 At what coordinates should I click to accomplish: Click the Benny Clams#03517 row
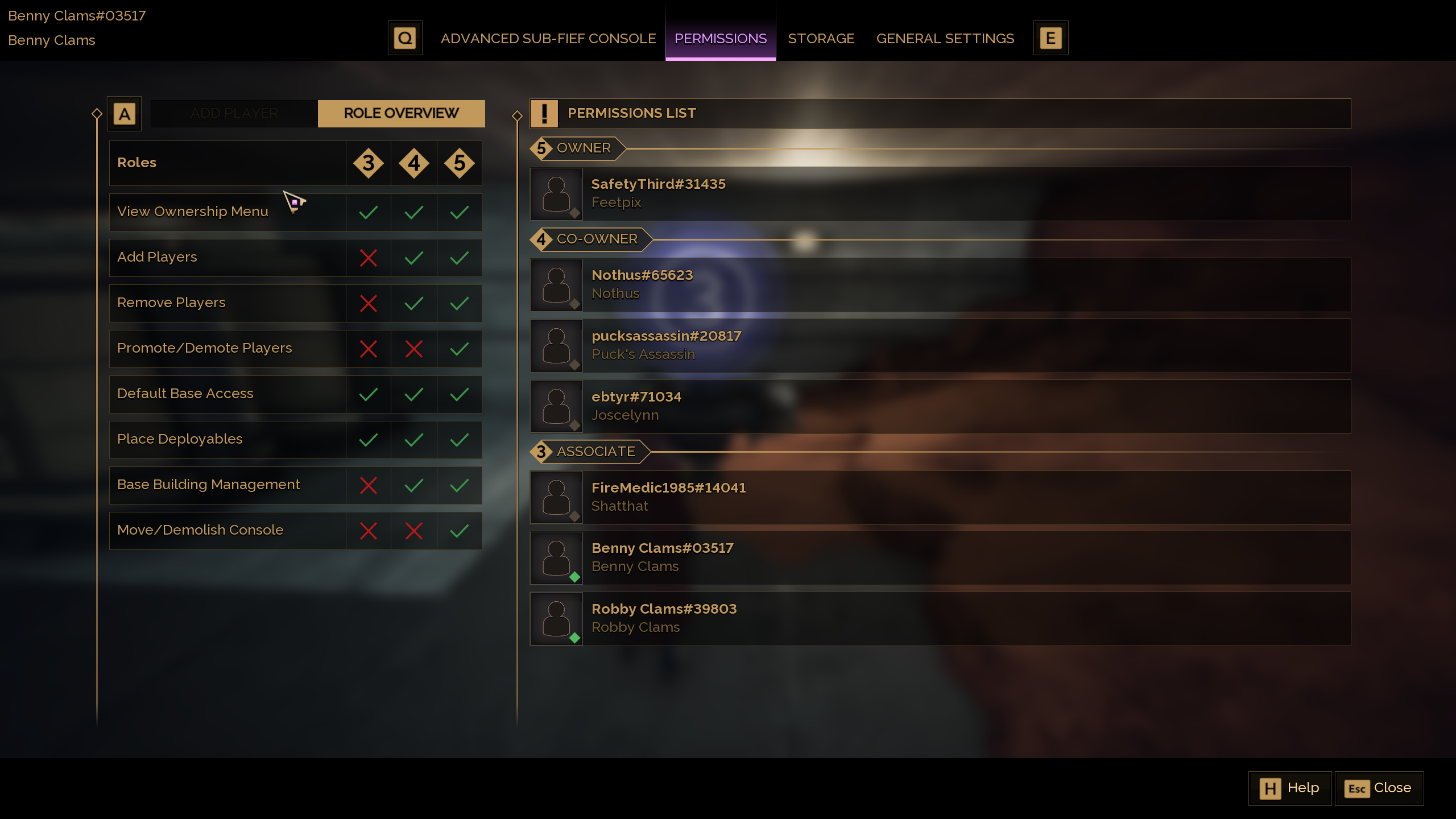coord(940,557)
